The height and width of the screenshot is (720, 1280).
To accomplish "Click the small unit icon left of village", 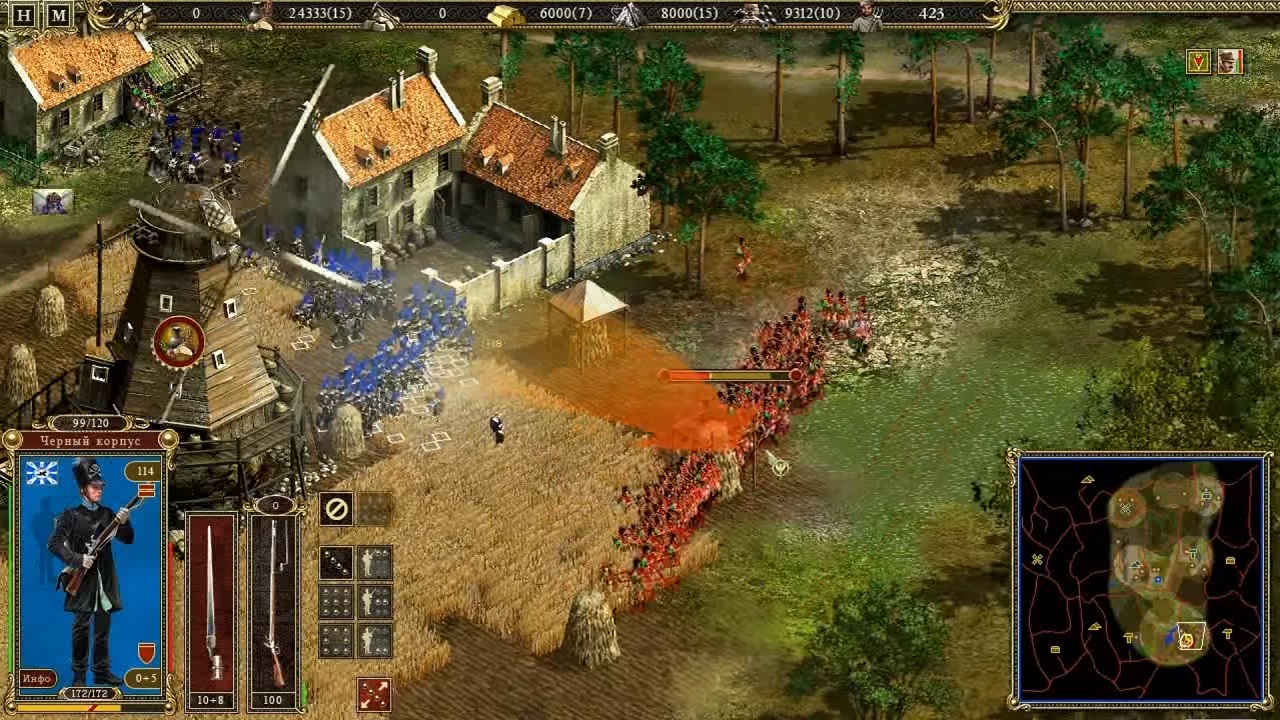I will click(x=52, y=202).
